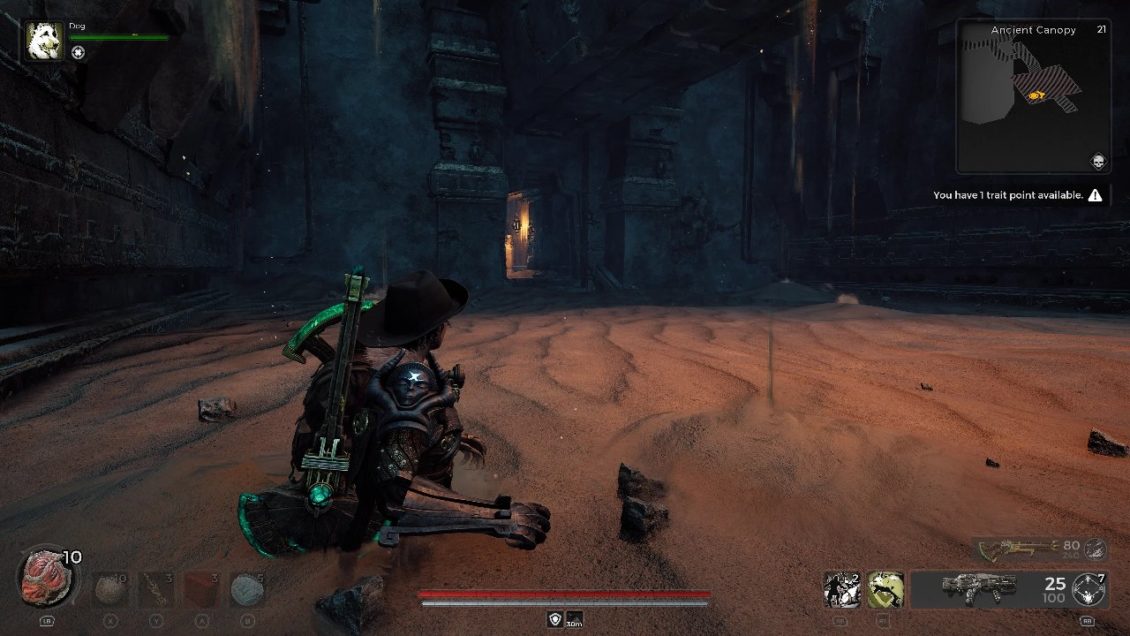Select the pale blue orb quick item
The height and width of the screenshot is (636, 1130).
tap(247, 589)
